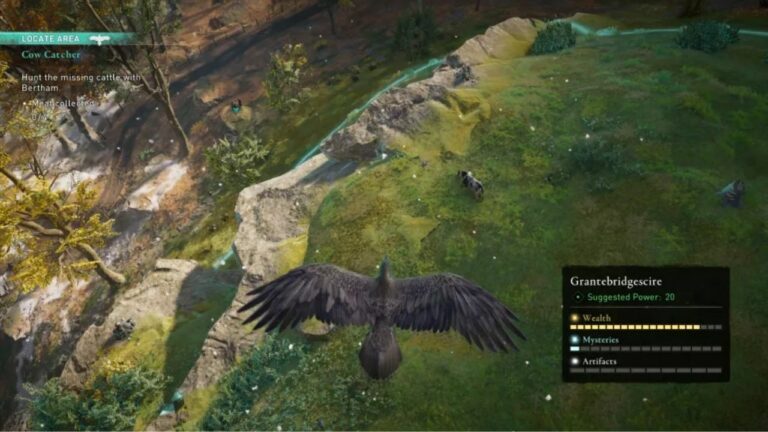This screenshot has height=432, width=768.
Task: Select the gold Wealth icon
Action: click(575, 317)
